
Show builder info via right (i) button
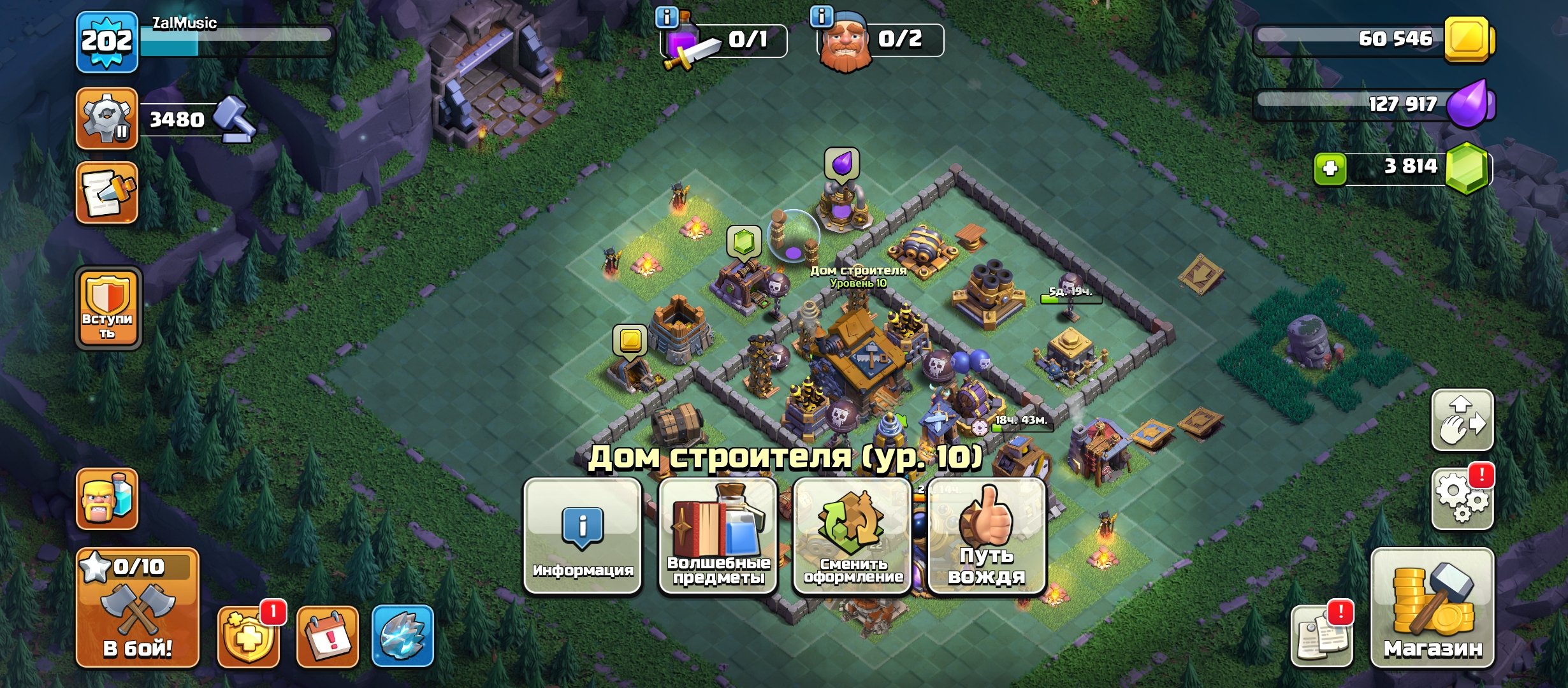point(821,17)
